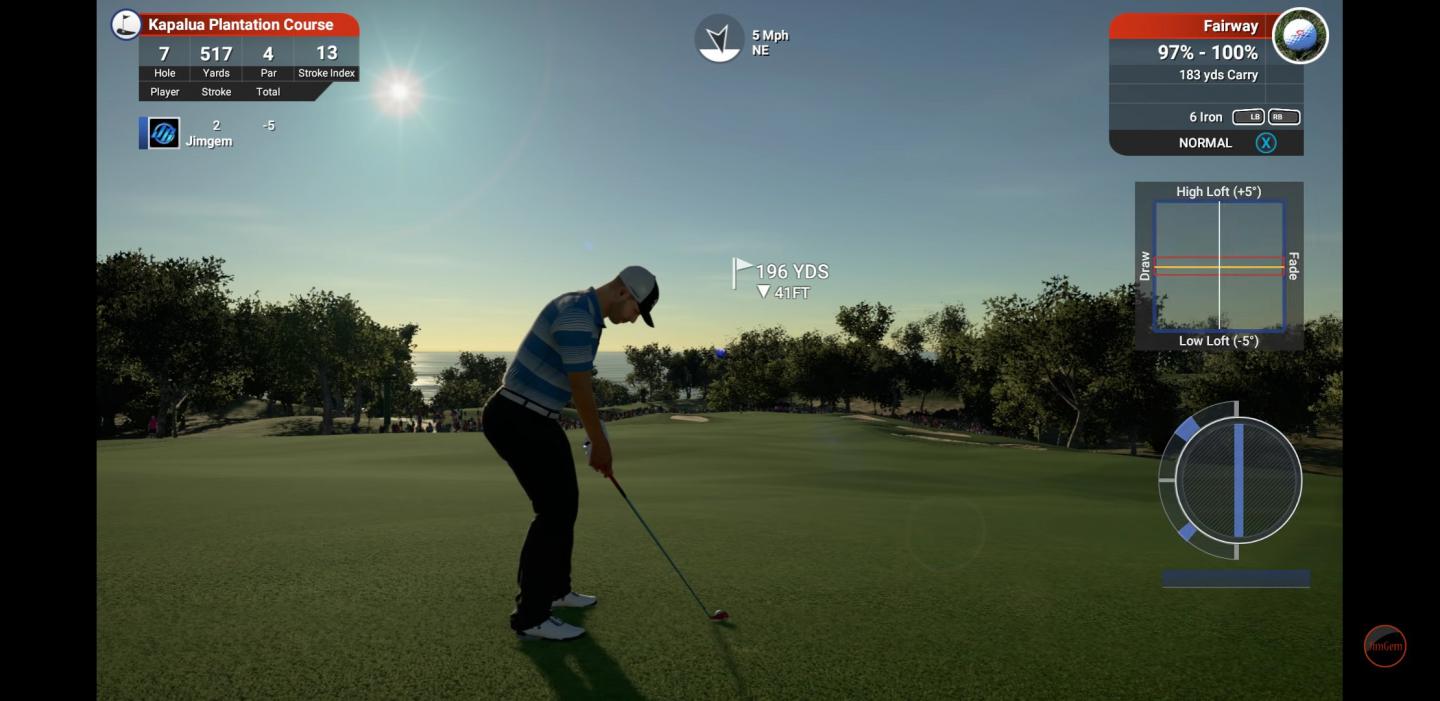1440x701 pixels.
Task: Click the loft and draw/fade shot-shaping grid
Action: click(x=1219, y=266)
